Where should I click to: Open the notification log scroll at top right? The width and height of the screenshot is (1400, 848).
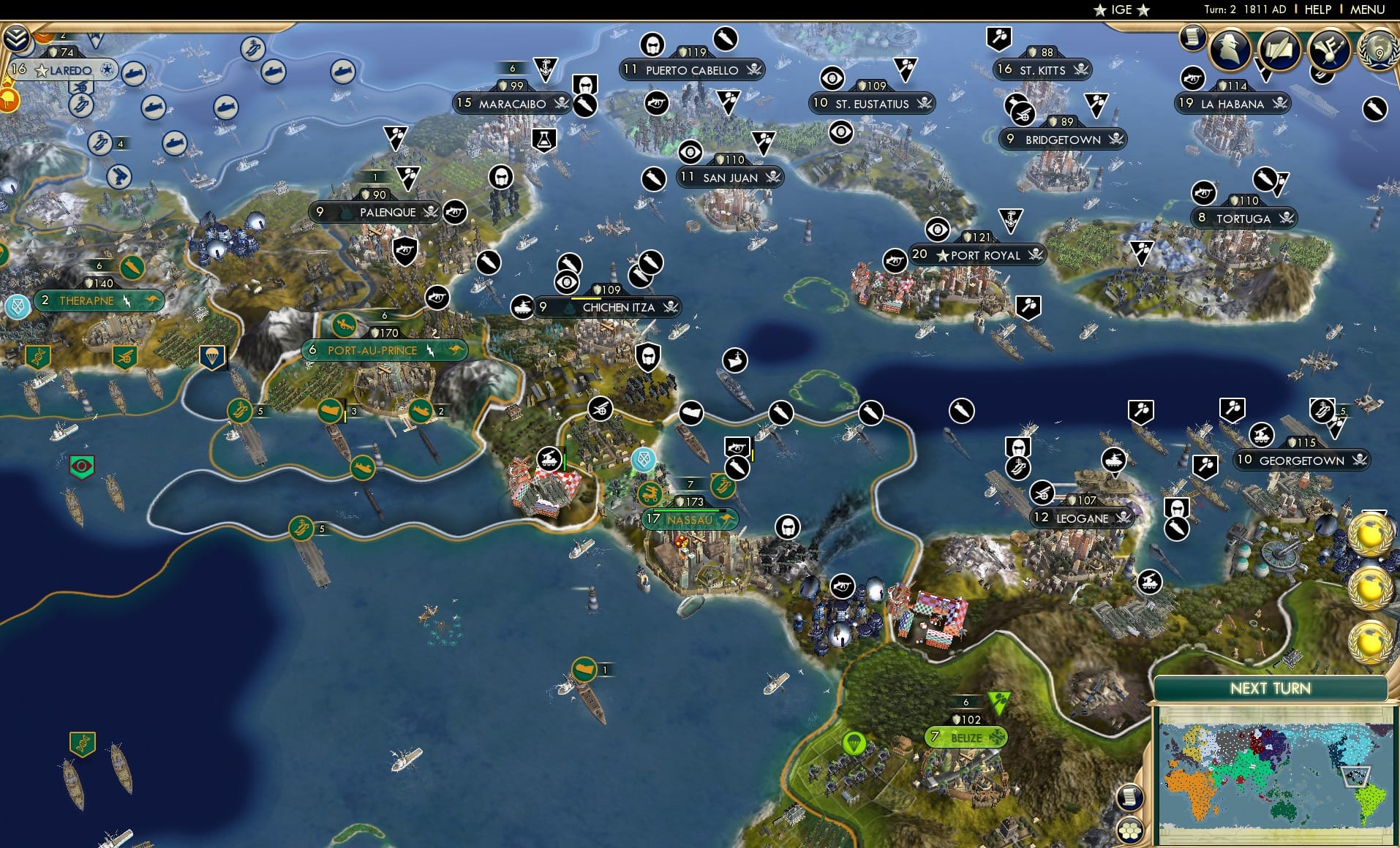click(x=1192, y=38)
